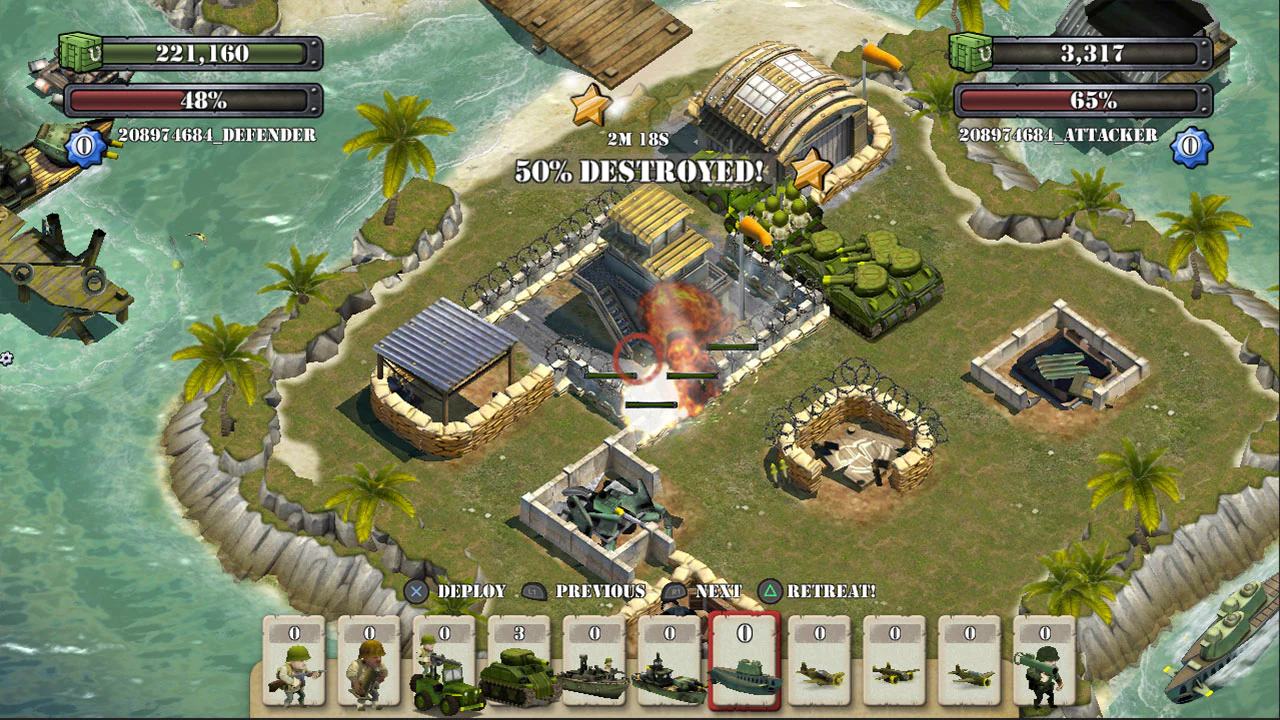This screenshot has height=720, width=1280.
Task: Select the armed jeep unit card
Action: 446,670
